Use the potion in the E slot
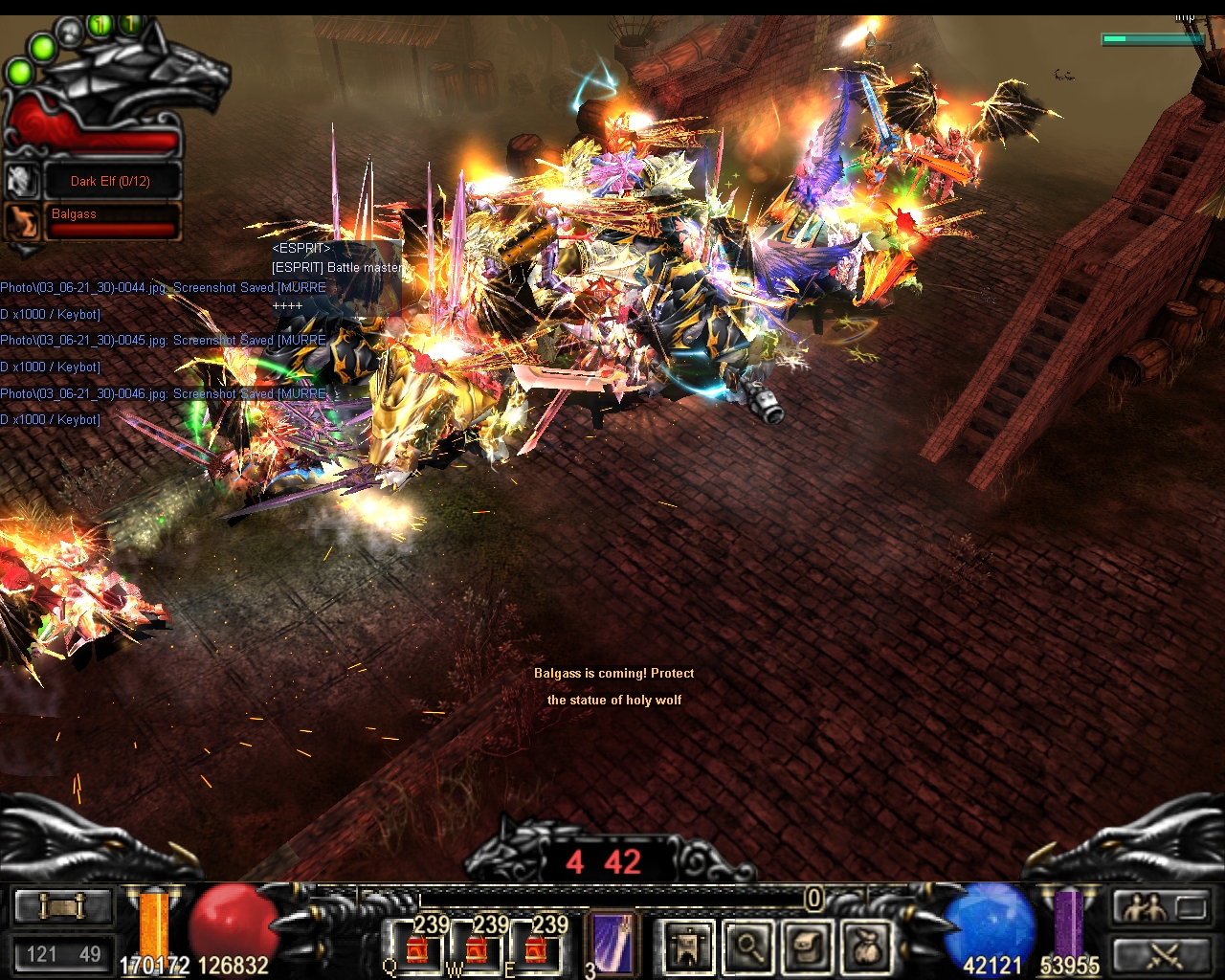The height and width of the screenshot is (980, 1225). click(536, 947)
